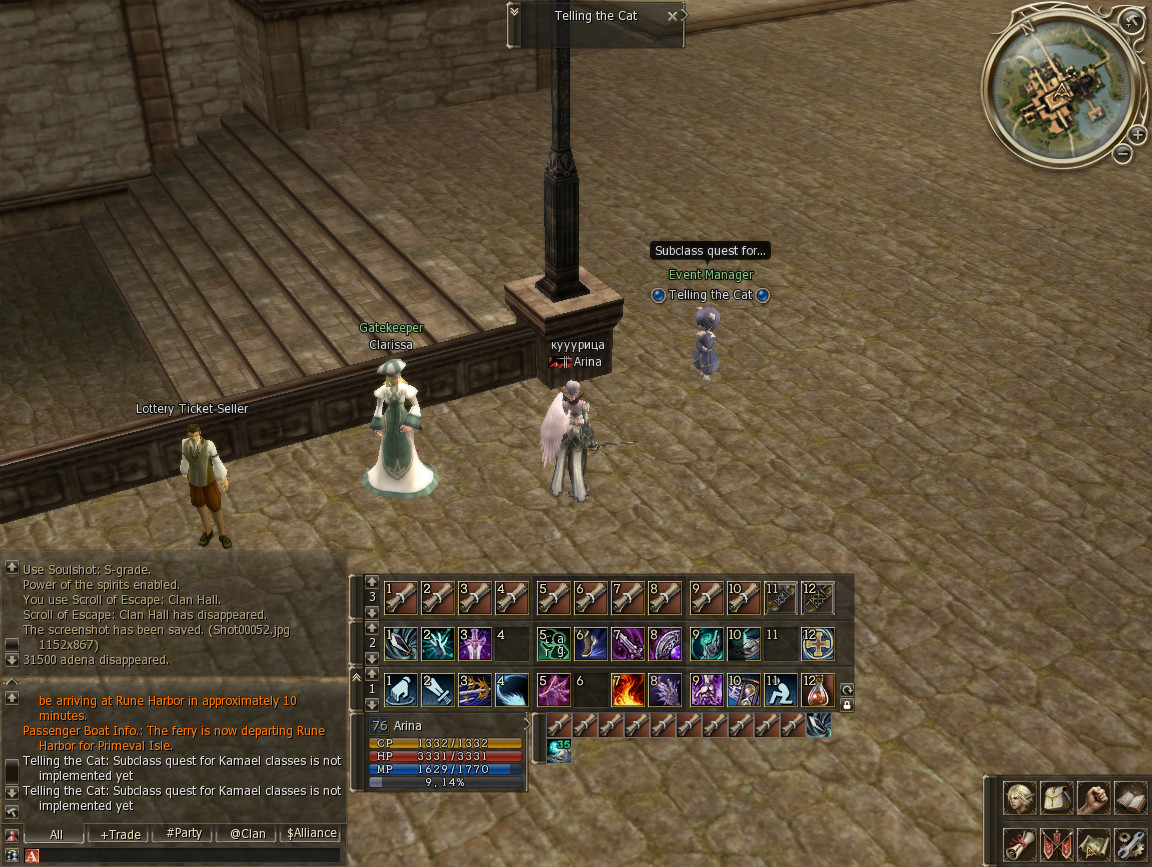Switch chat to the +Trade tab
This screenshot has height=867, width=1152.
(x=120, y=834)
